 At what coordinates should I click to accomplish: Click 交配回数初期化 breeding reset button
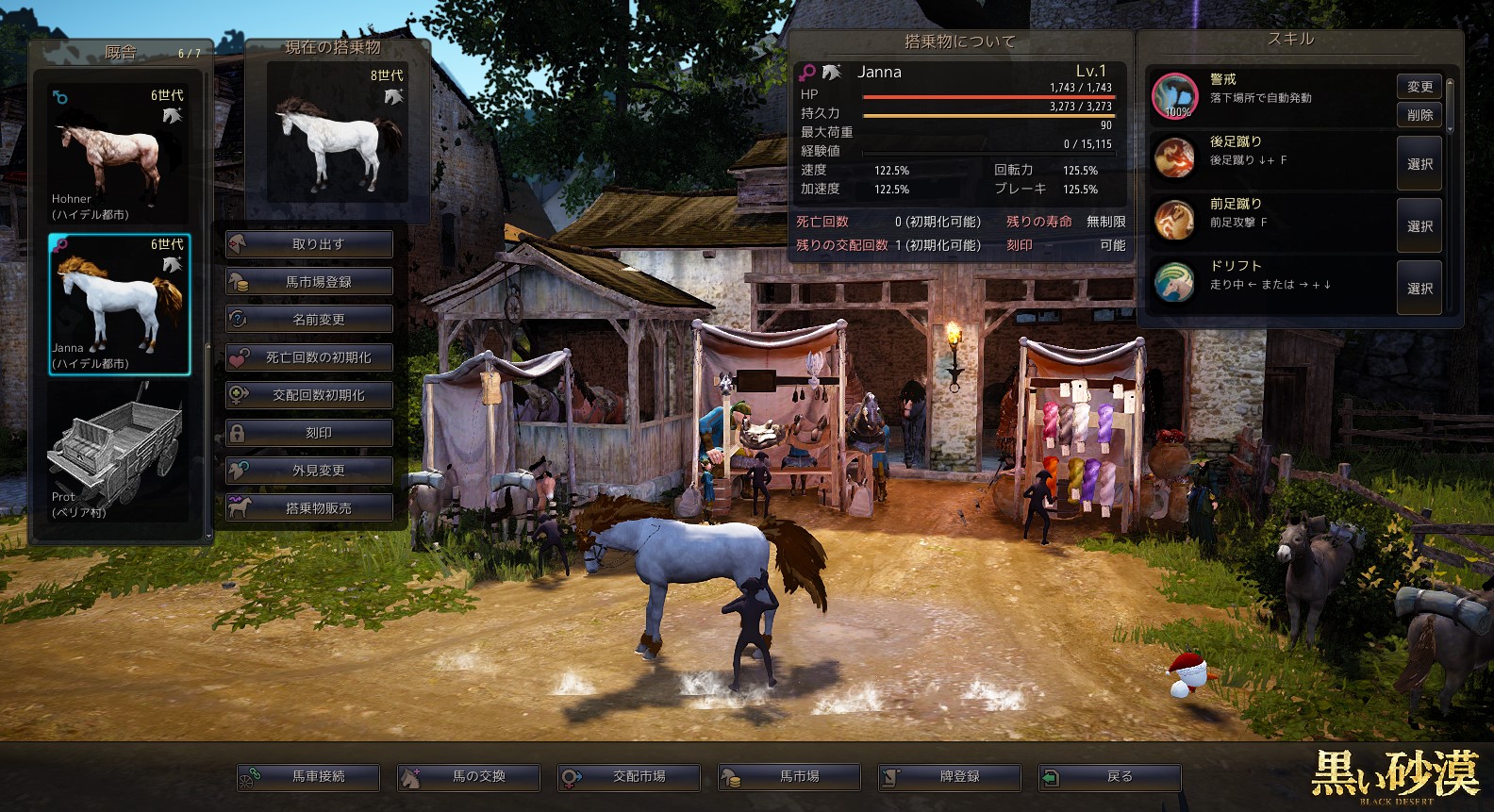[309, 395]
